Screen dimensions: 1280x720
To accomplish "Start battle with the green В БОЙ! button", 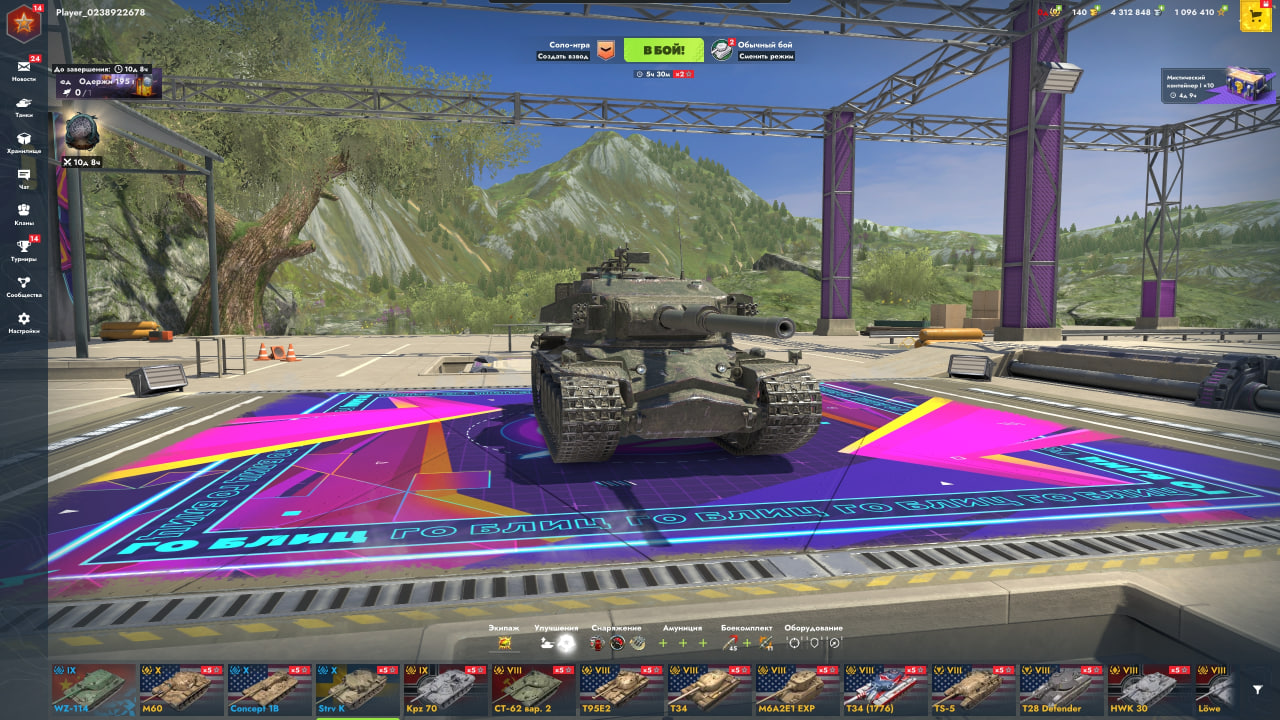I will point(663,50).
